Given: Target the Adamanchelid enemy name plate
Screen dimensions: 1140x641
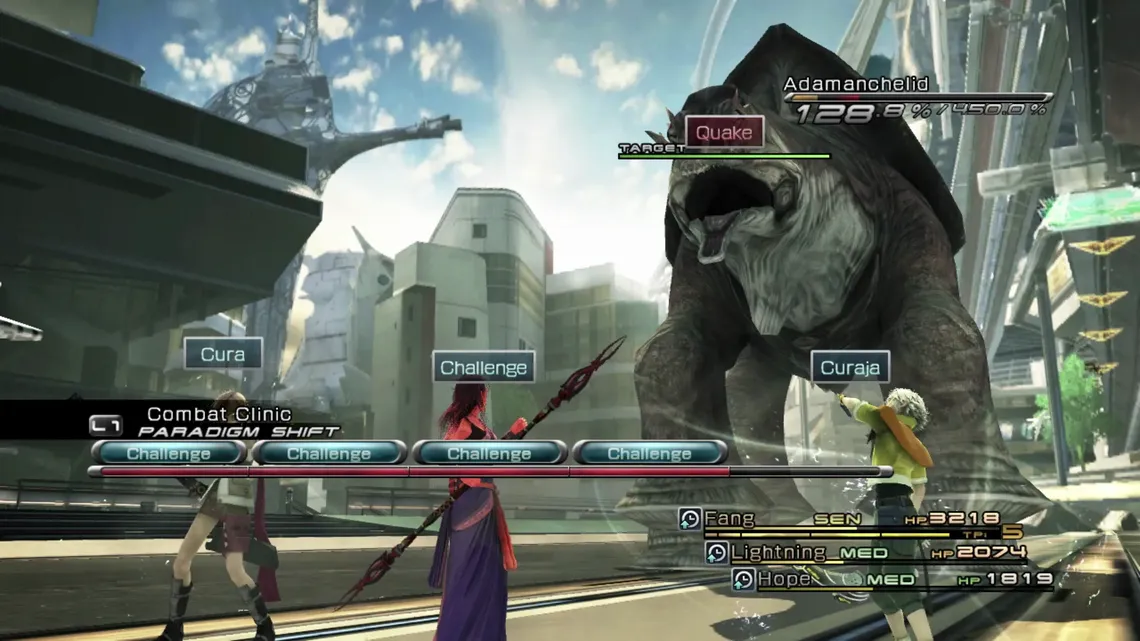Looking at the screenshot, I should pyautogui.click(x=856, y=84).
